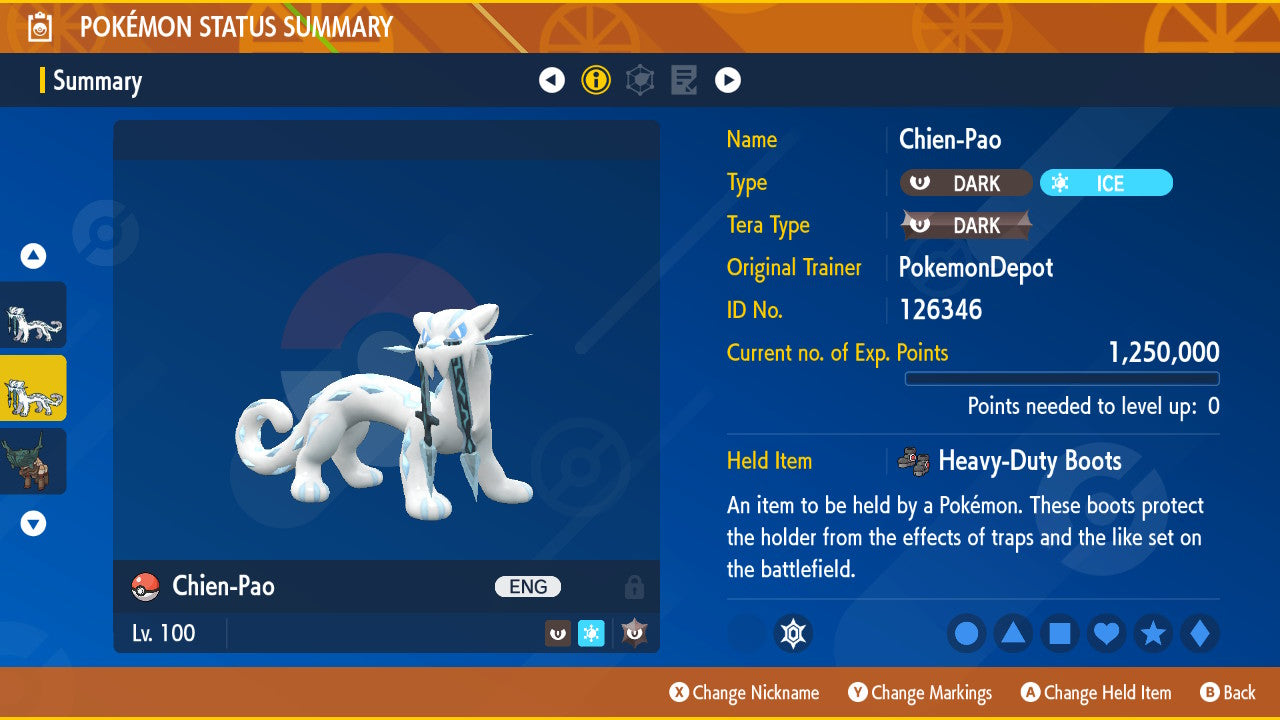The height and width of the screenshot is (720, 1280).
Task: Go to the previous summary page arrow
Action: coord(552,80)
